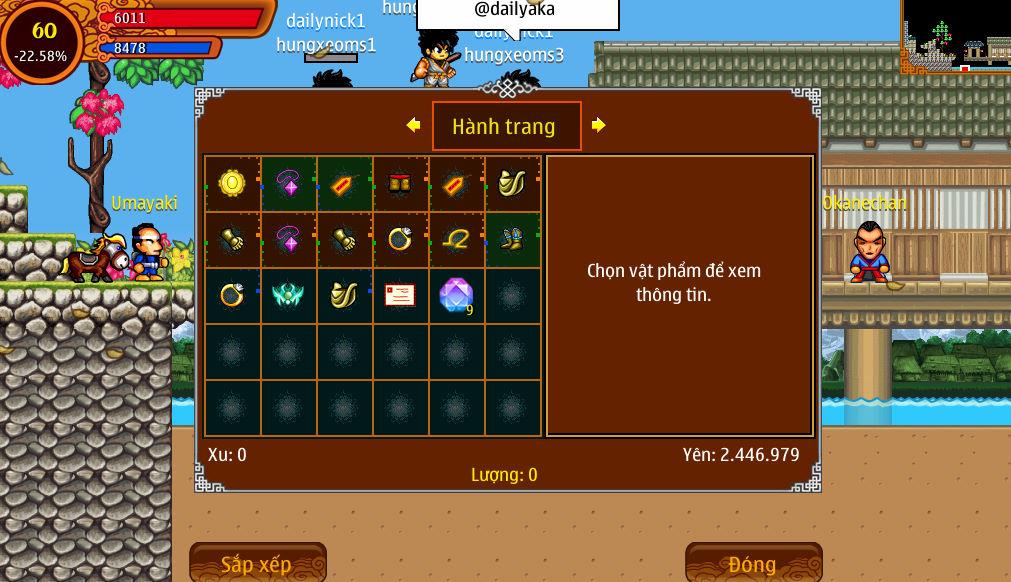
Task: Select the golden boots item
Action: tap(512, 239)
